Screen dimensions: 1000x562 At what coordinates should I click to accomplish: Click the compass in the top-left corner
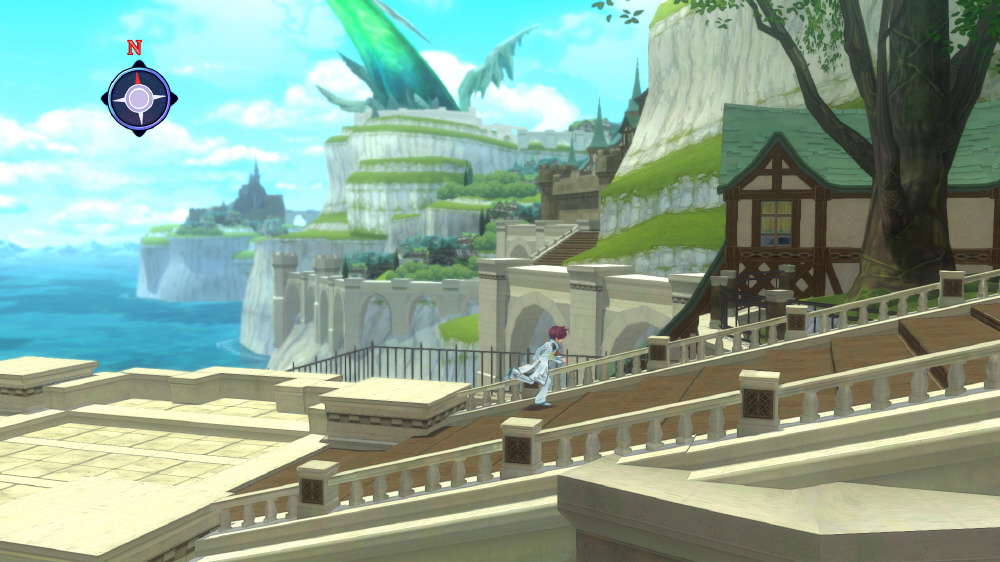tap(139, 97)
